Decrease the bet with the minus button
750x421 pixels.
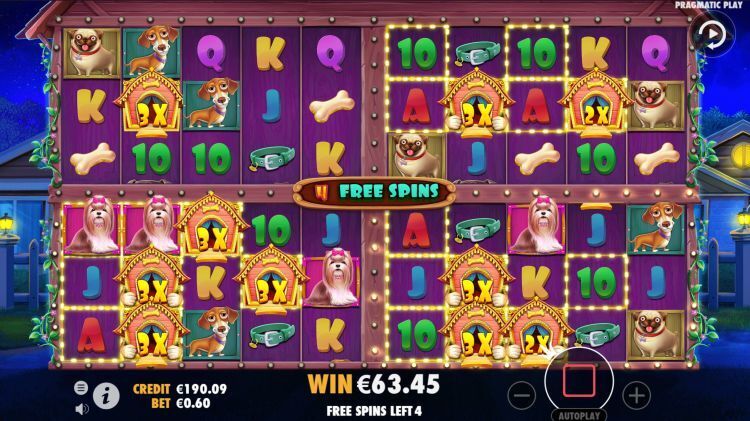click(523, 394)
